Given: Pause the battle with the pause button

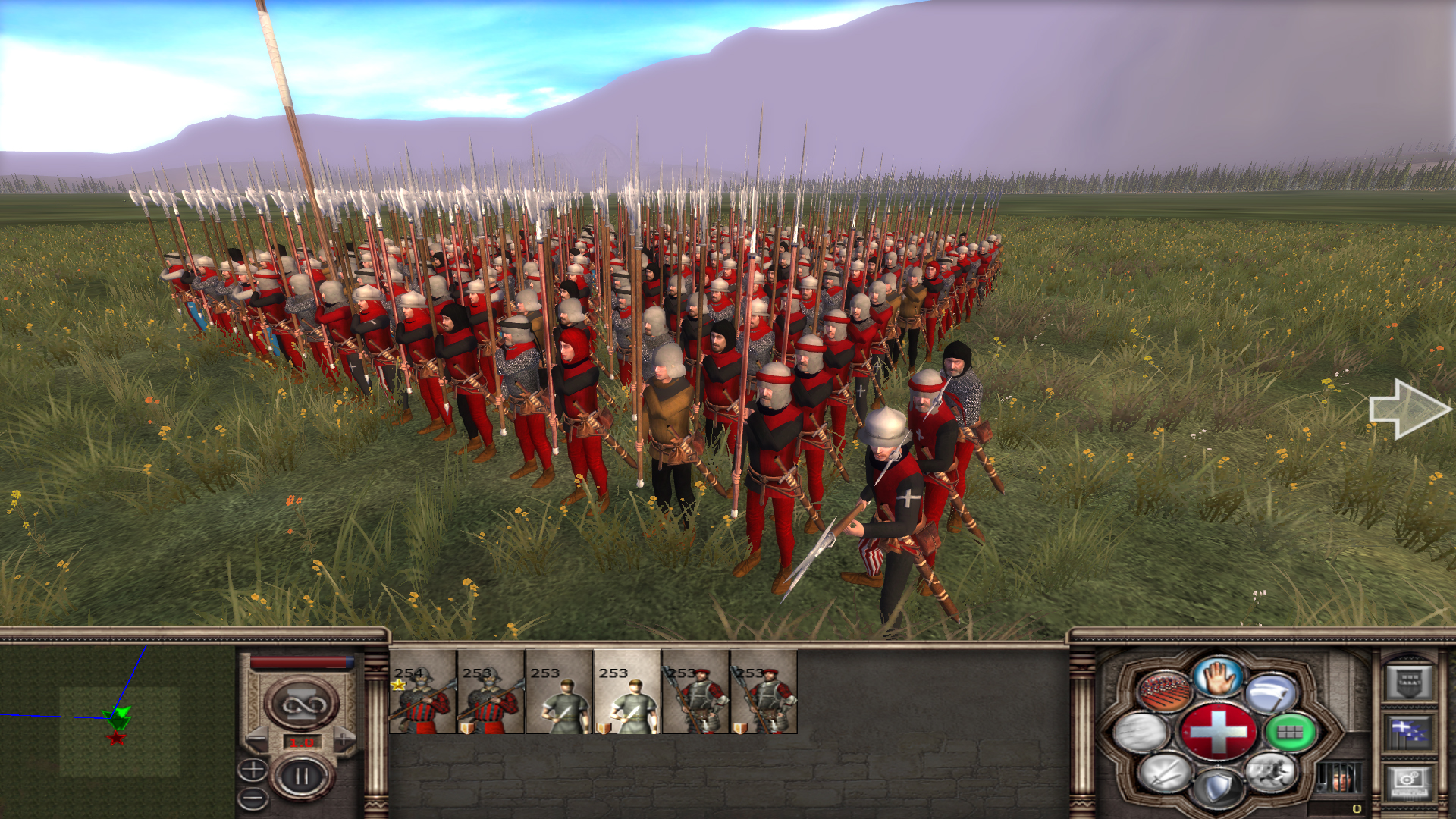Looking at the screenshot, I should click(302, 777).
